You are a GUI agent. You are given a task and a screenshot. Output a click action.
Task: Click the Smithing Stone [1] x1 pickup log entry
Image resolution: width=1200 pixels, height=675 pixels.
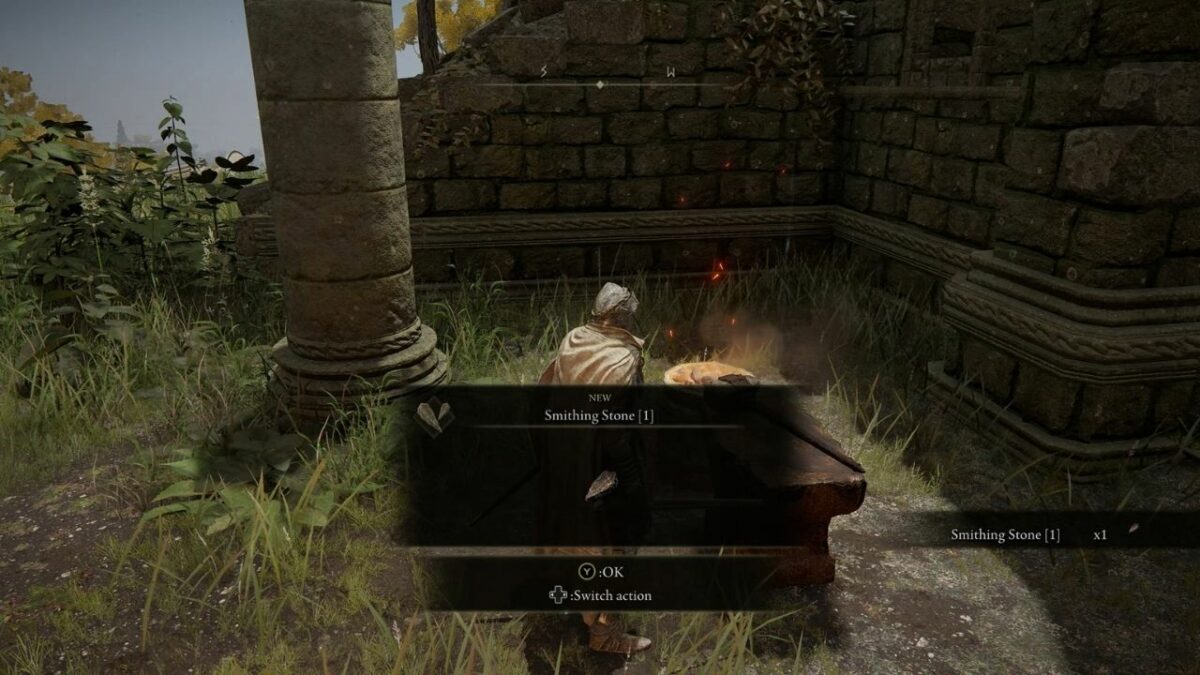(1030, 534)
